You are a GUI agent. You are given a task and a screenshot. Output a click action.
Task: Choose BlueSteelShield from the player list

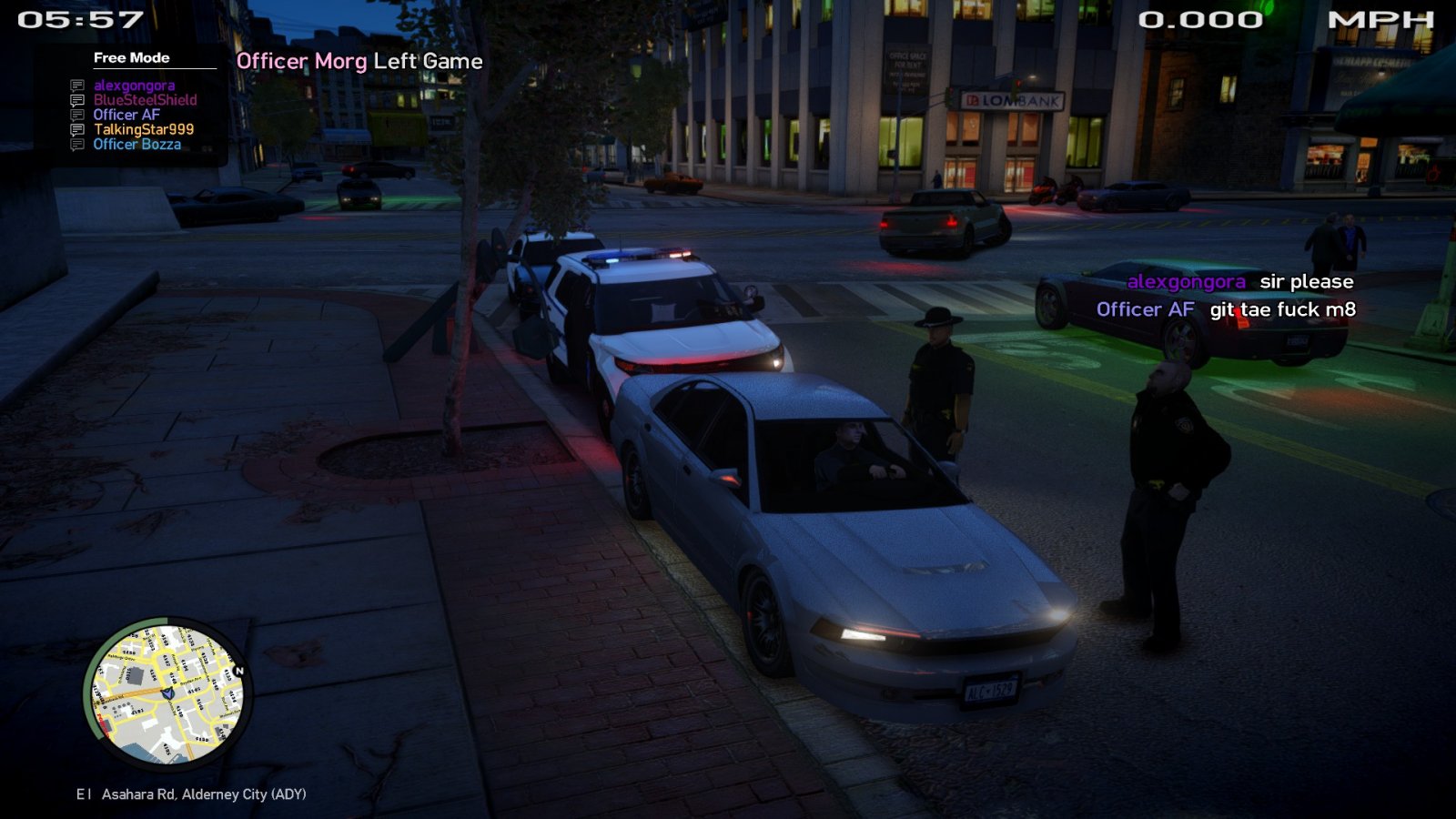click(145, 100)
